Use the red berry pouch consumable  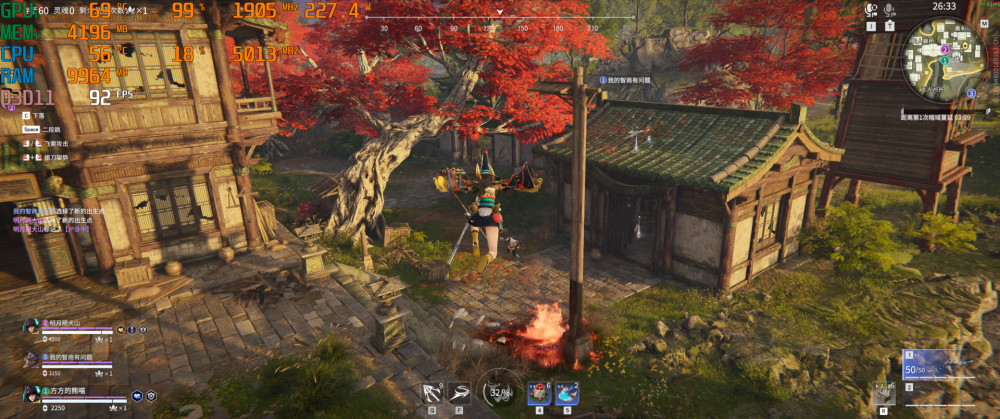coord(538,393)
